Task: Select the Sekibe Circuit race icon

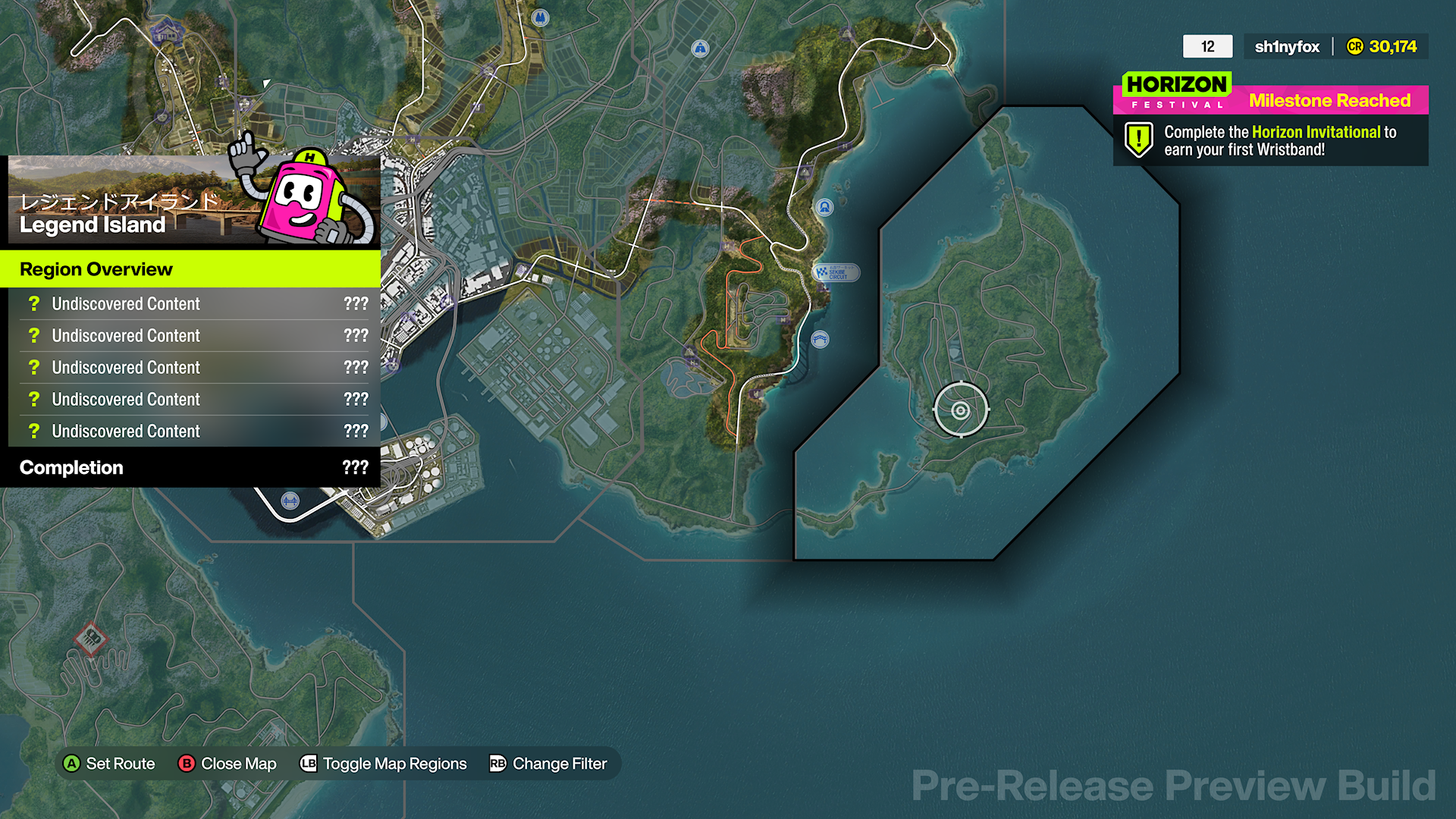Action: [837, 274]
